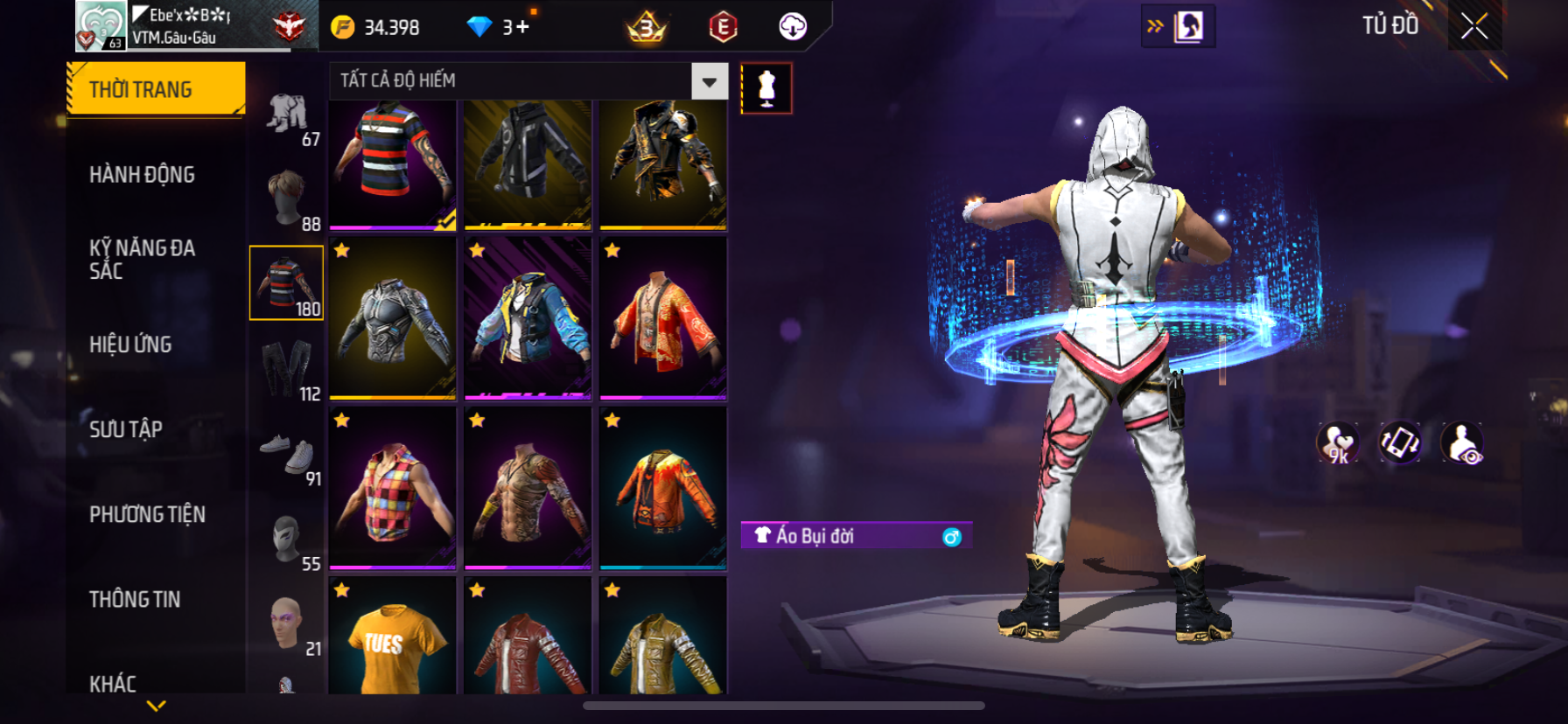1568x724 pixels.
Task: Go to the Sưu Tập tab
Action: (x=126, y=429)
